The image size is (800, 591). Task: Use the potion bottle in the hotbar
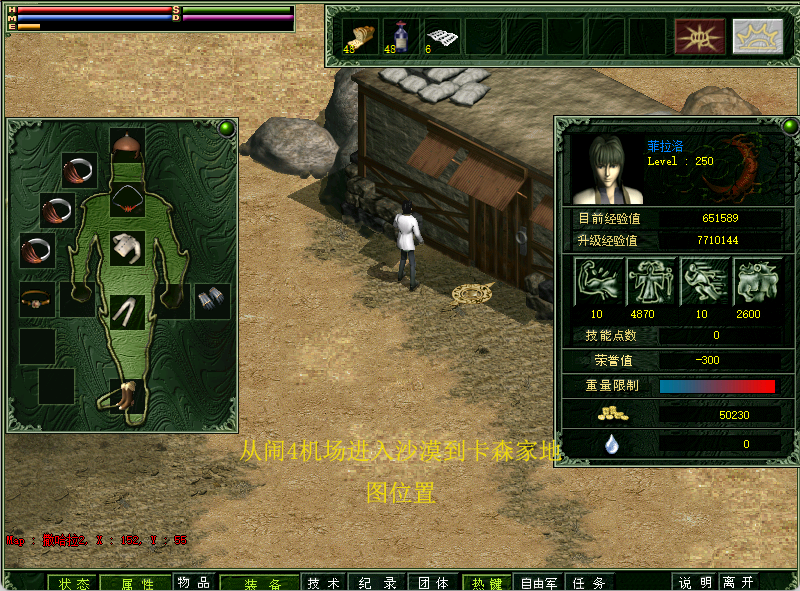point(401,36)
